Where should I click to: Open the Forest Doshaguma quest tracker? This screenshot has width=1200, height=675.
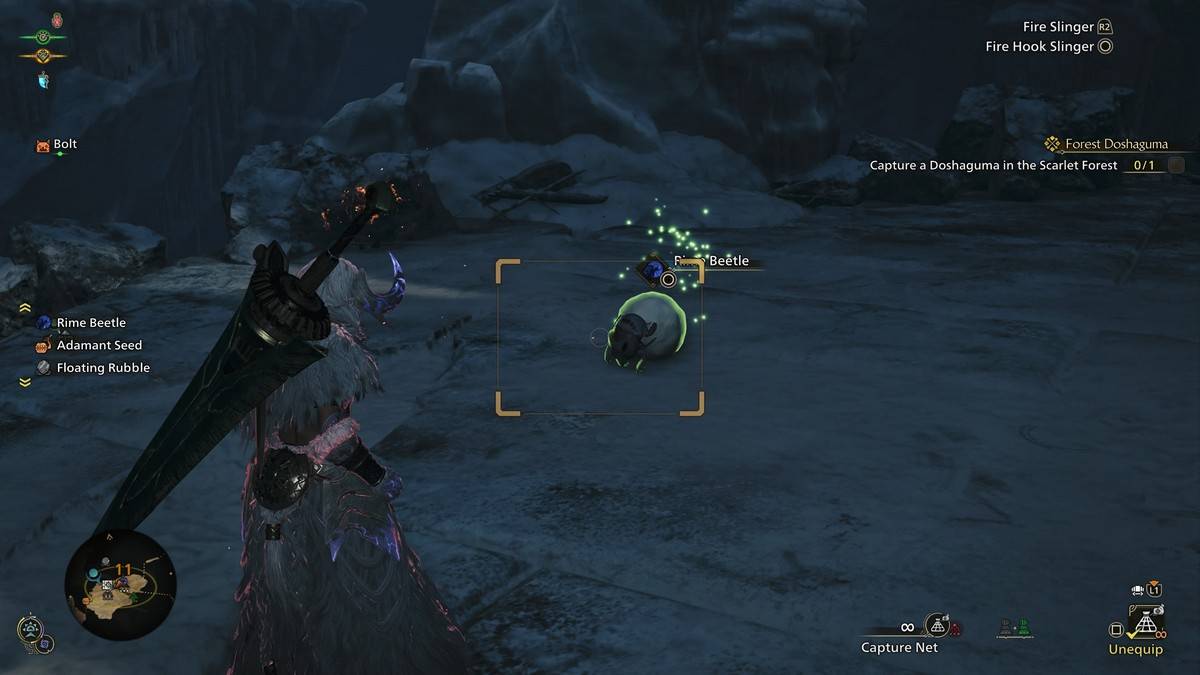point(1111,144)
